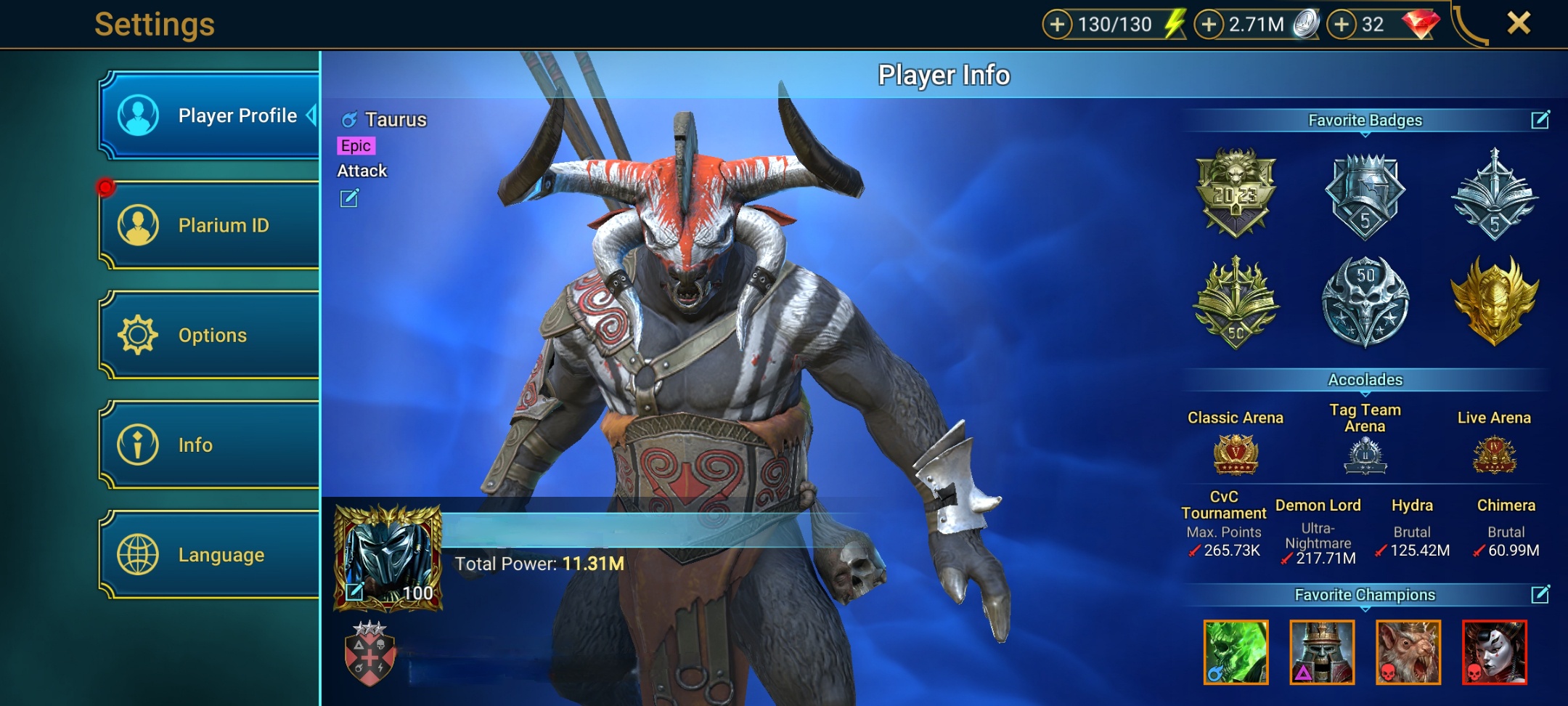The height and width of the screenshot is (706, 1568).
Task: Open the Player Profile section
Action: click(209, 115)
